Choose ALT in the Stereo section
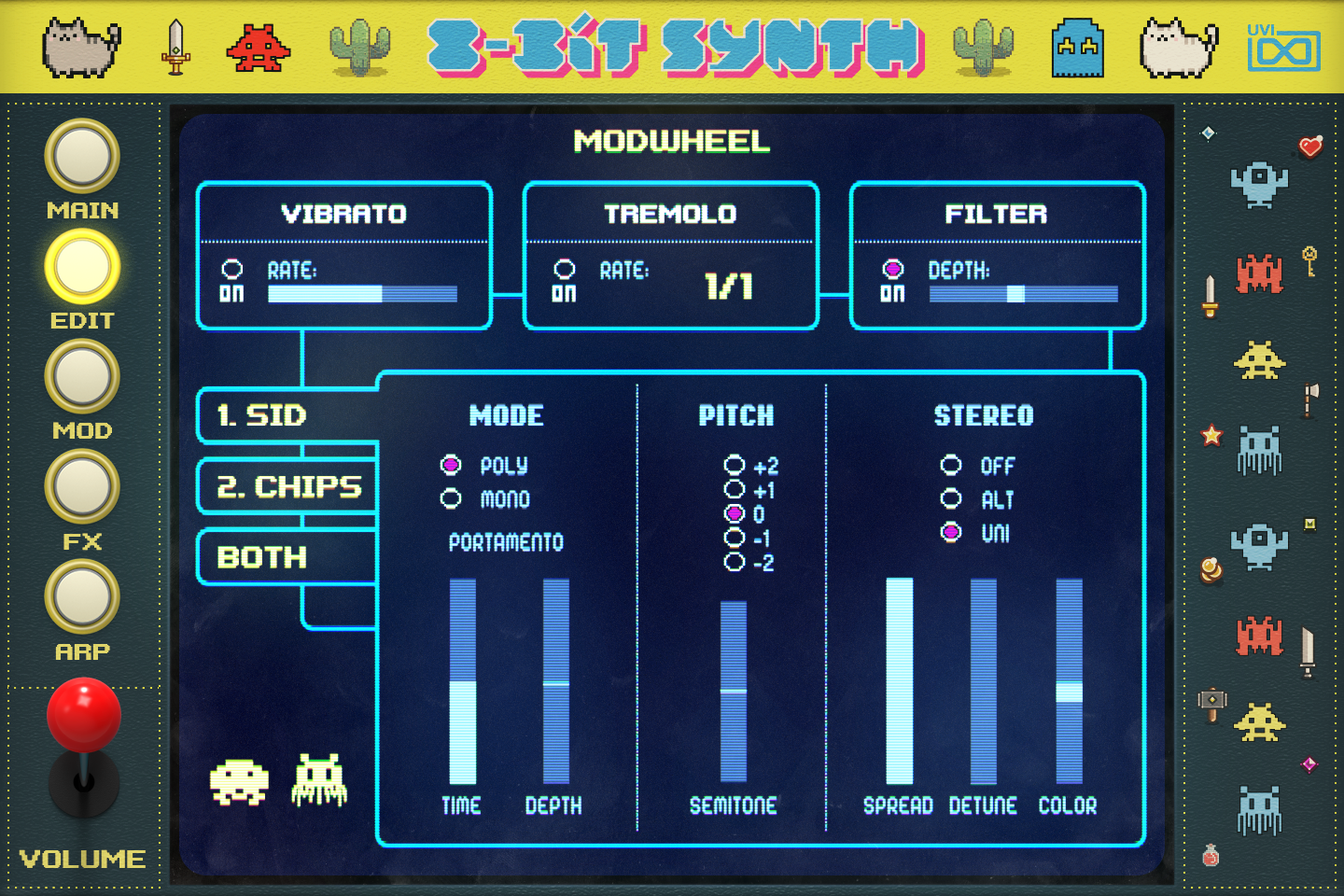The width and height of the screenshot is (1344, 896). (x=951, y=500)
